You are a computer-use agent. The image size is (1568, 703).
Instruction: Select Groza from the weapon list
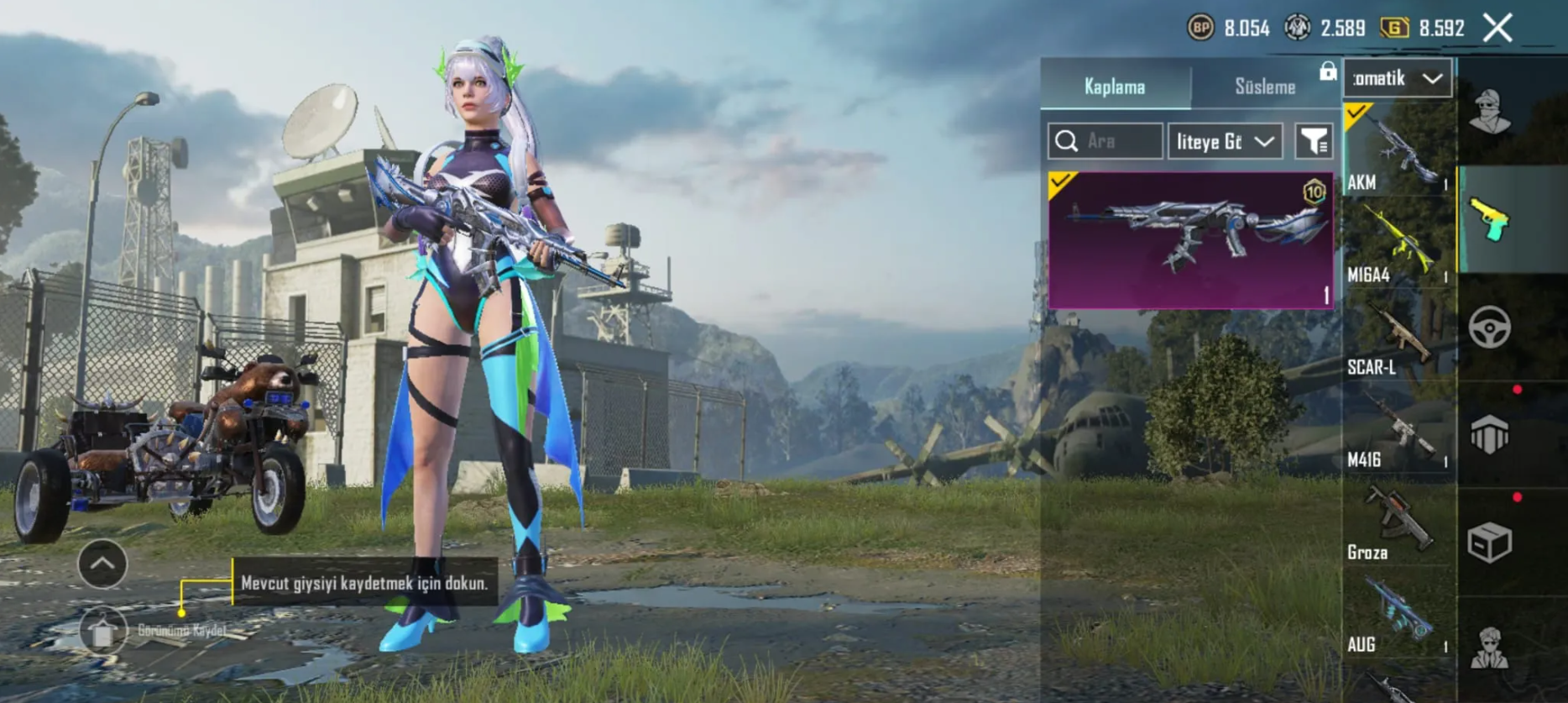tap(1398, 521)
